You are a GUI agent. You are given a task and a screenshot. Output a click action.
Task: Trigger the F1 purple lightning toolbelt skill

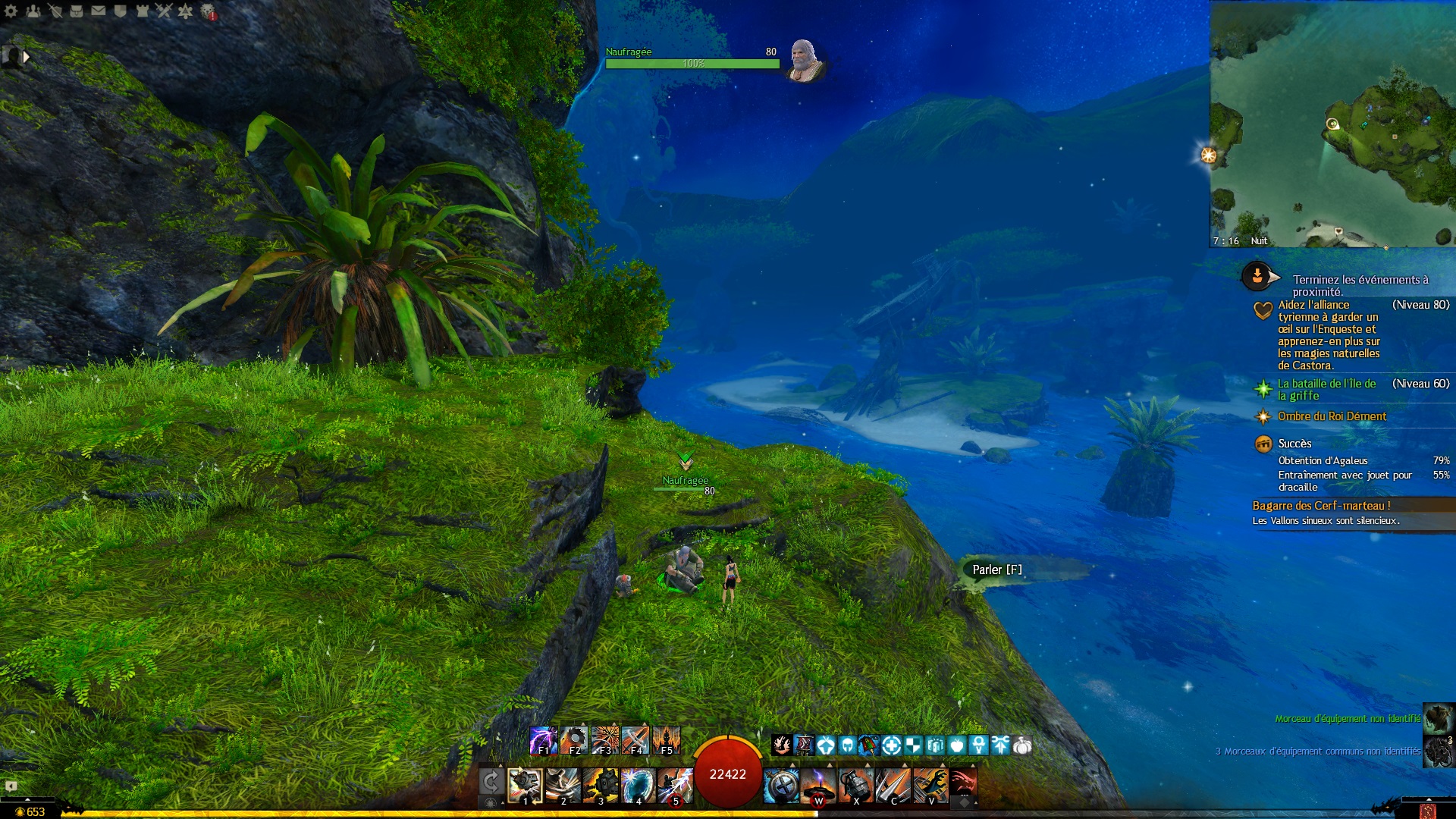point(543,740)
